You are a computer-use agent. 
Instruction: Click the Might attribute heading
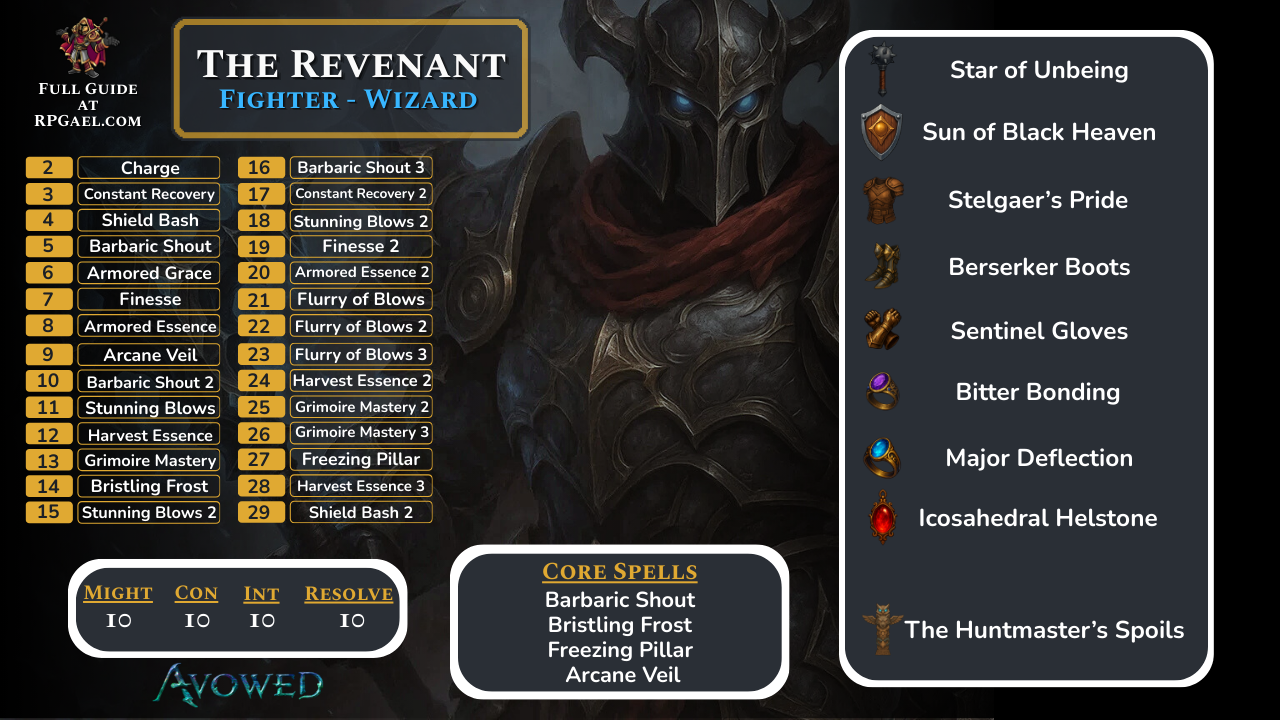coord(118,593)
